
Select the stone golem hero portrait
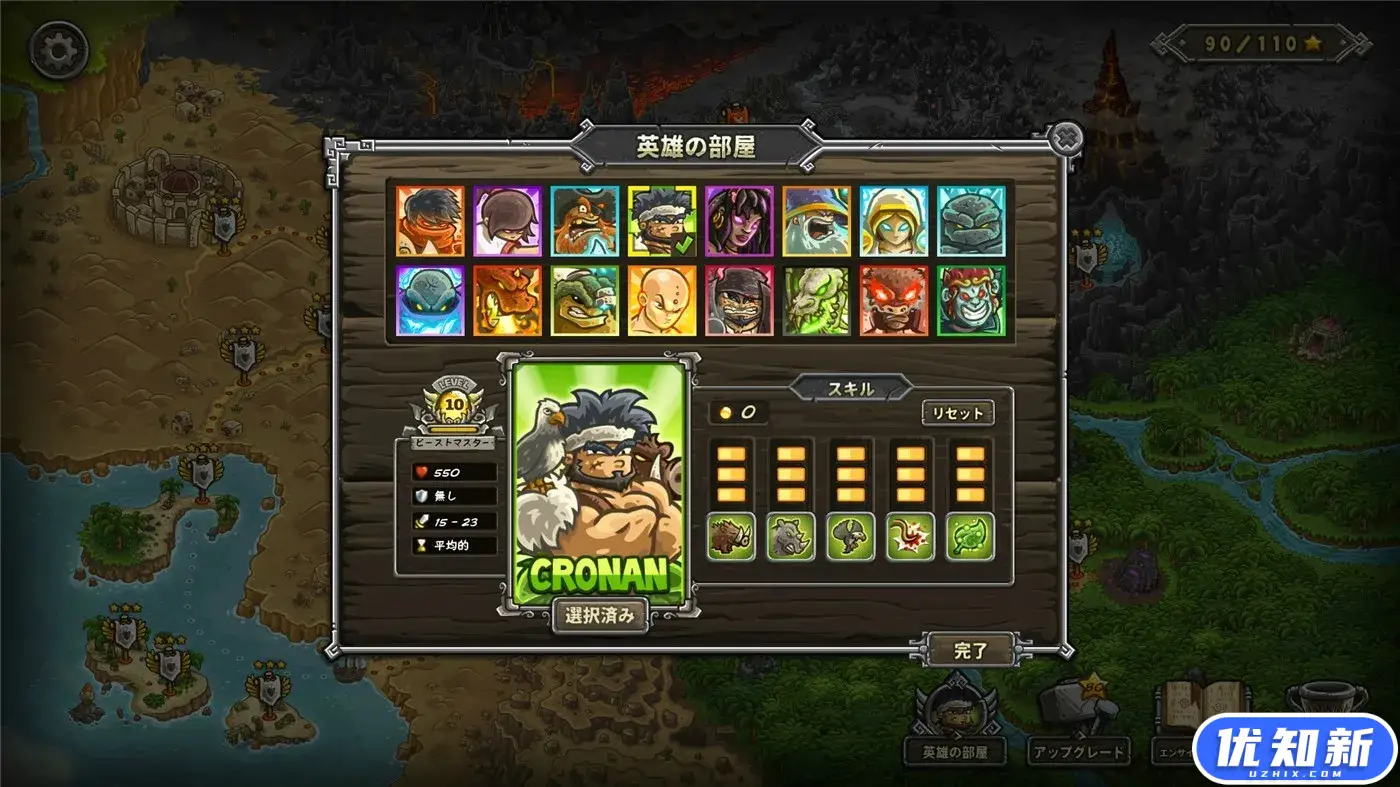[x=972, y=222]
